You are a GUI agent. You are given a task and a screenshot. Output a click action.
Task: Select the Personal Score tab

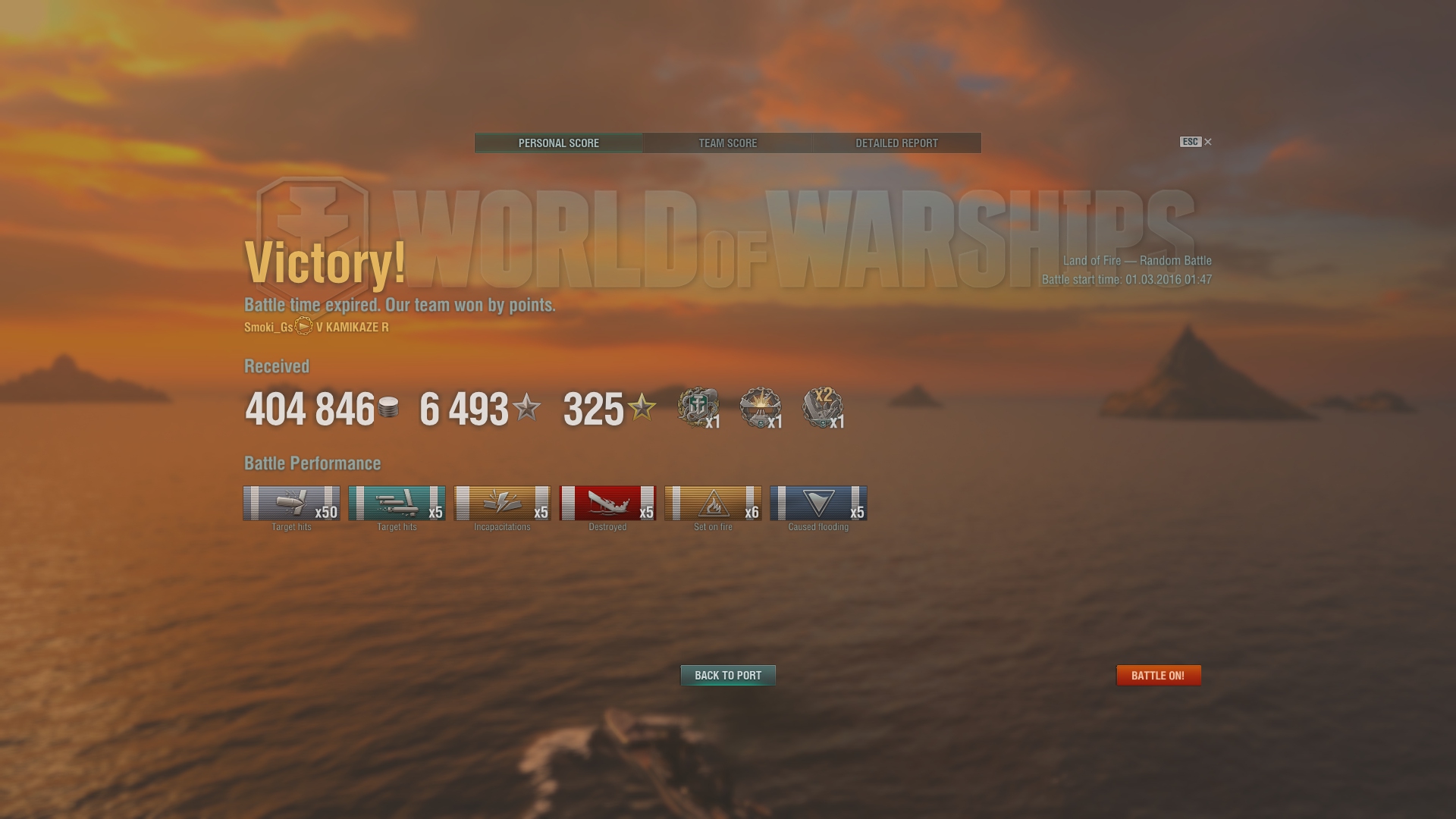[x=559, y=143]
